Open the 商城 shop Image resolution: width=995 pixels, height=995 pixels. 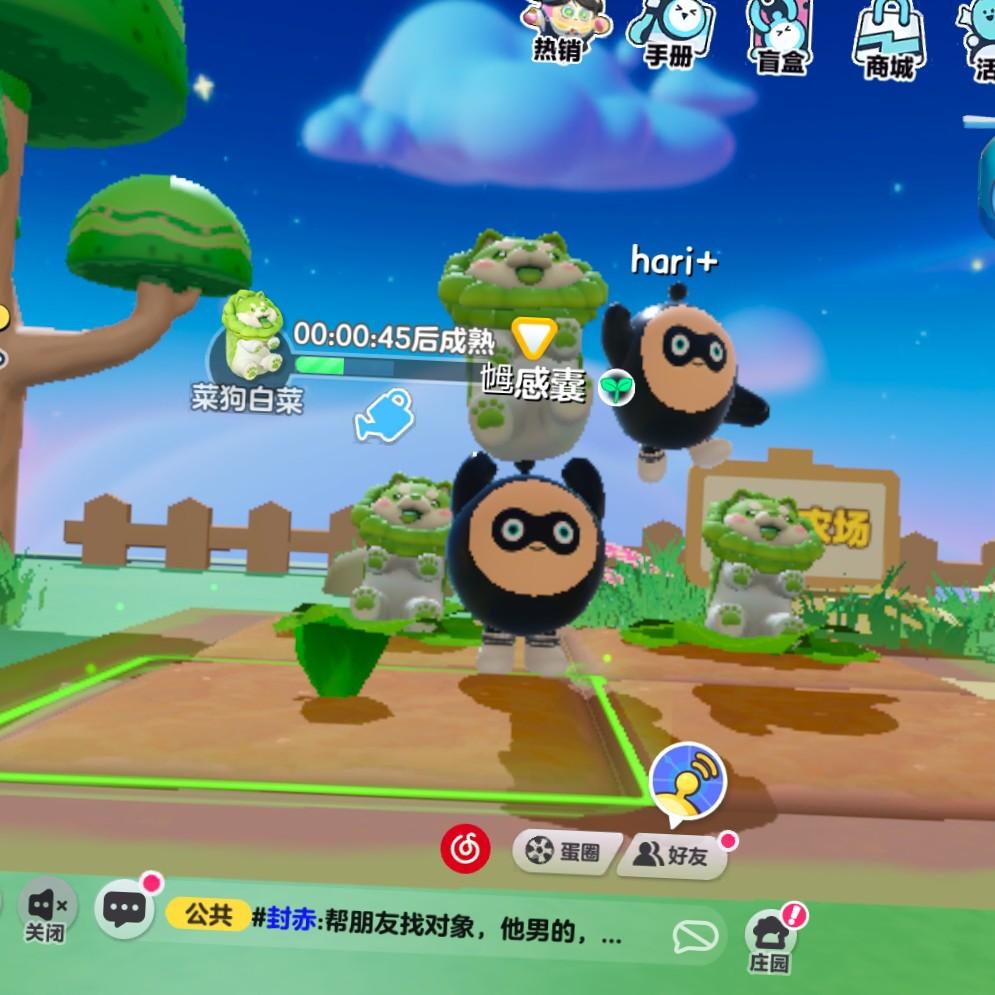[888, 36]
